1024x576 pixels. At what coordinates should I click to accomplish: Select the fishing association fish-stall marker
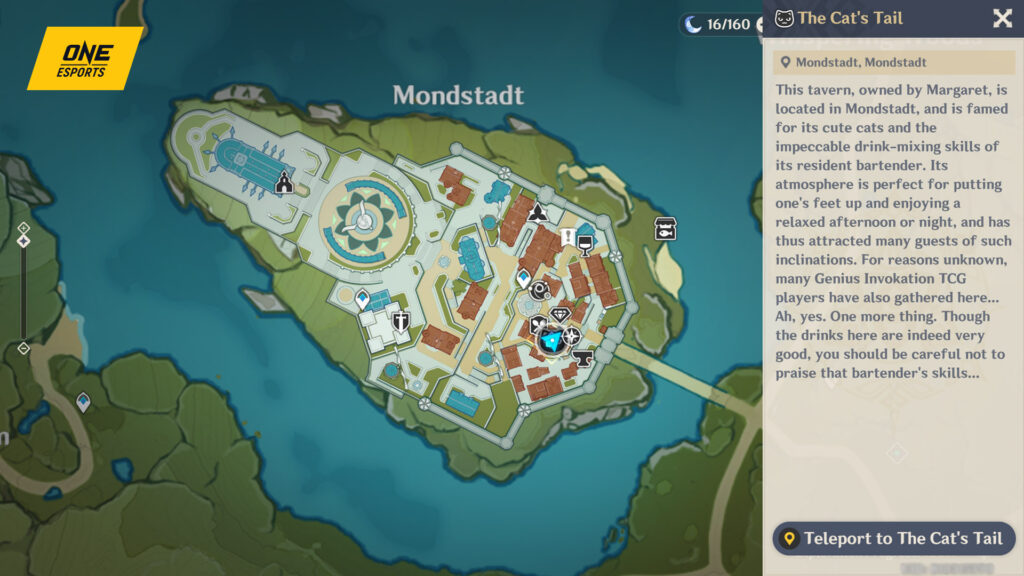pyautogui.click(x=666, y=229)
